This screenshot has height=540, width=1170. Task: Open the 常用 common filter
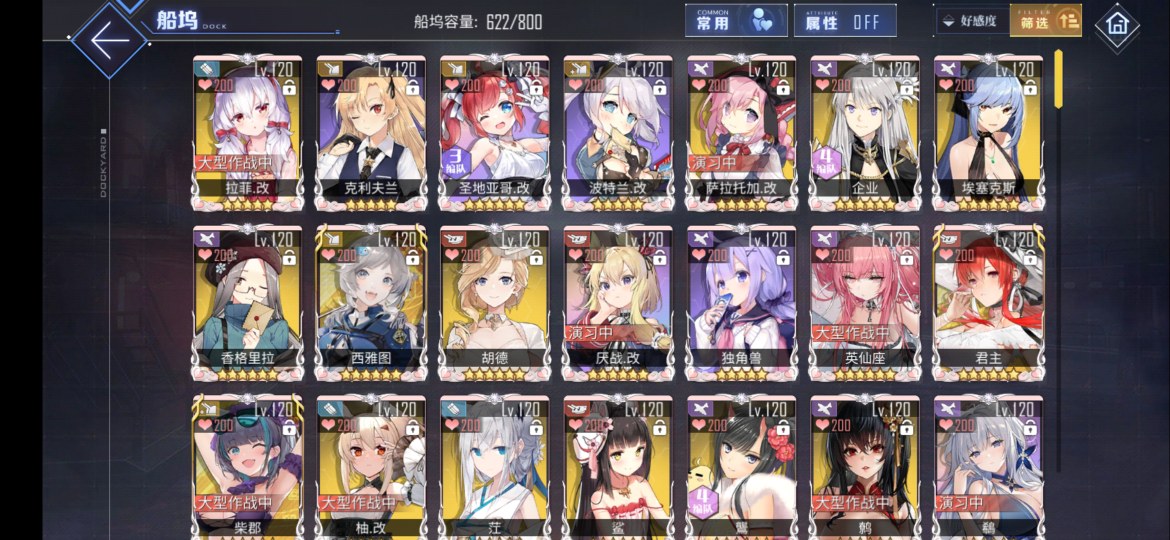(735, 21)
